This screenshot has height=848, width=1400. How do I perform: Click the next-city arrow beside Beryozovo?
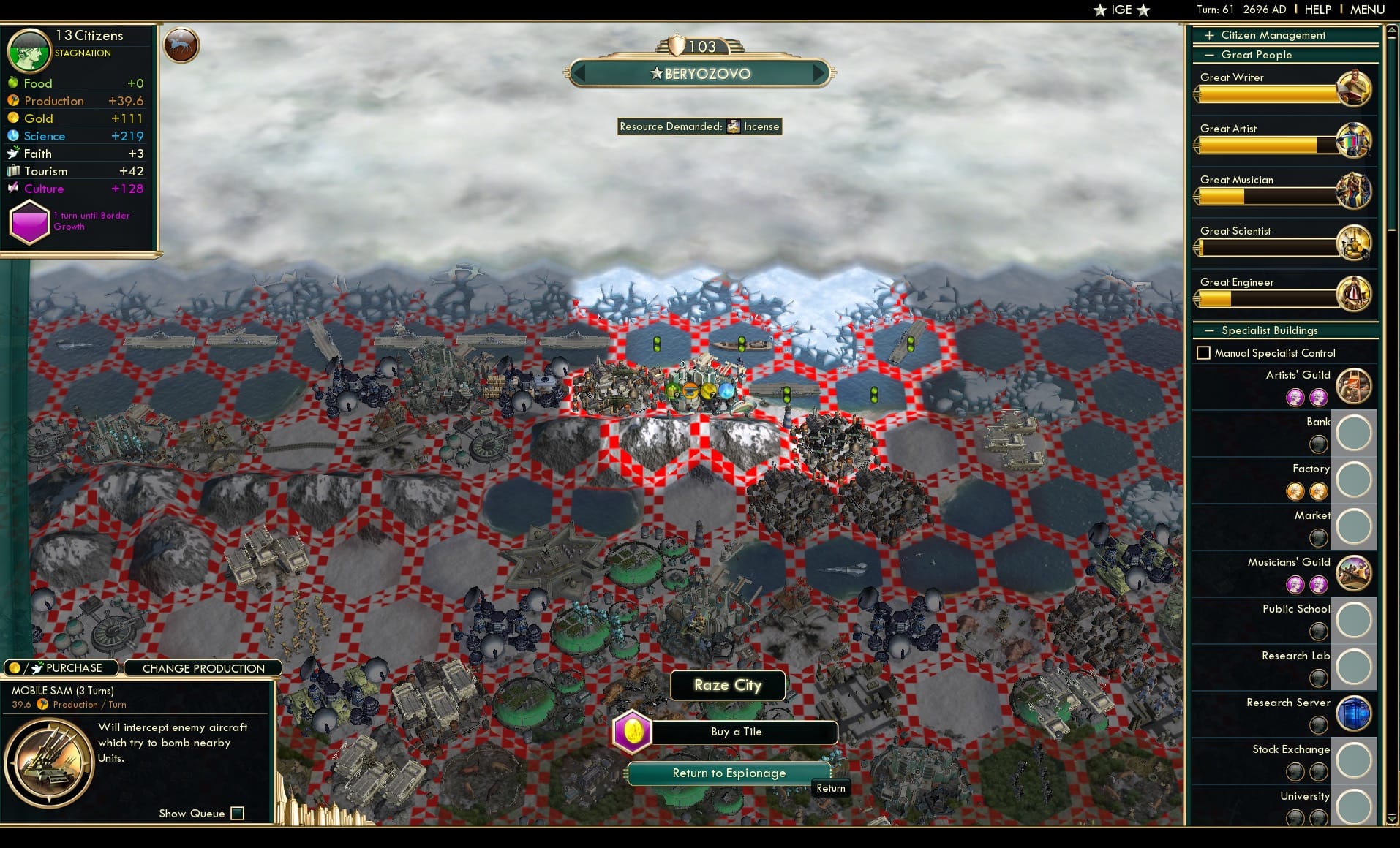(x=818, y=73)
